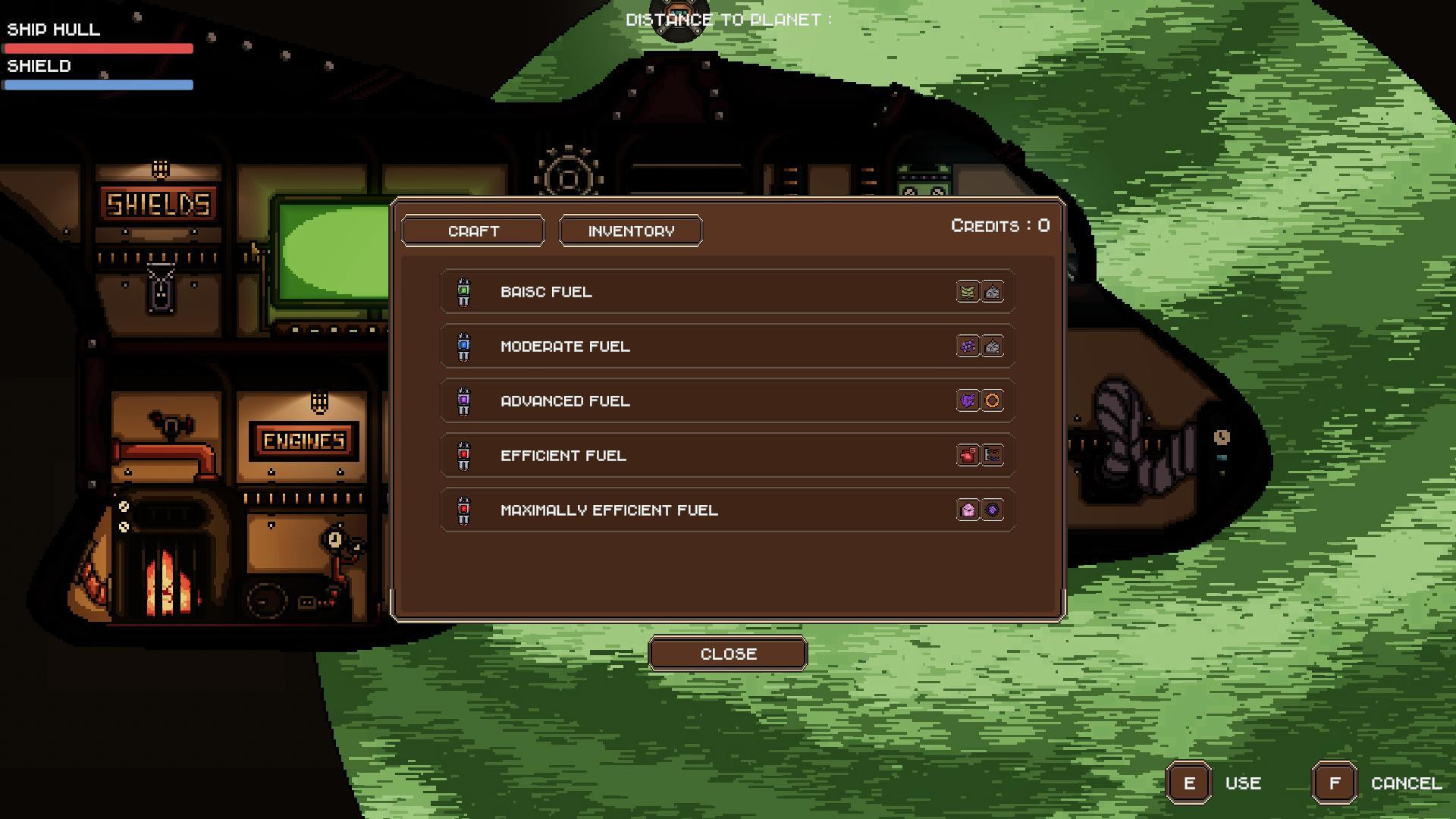Click the blueprint ingredient icon for Efficient Fuel
The image size is (1456, 819).
[992, 456]
